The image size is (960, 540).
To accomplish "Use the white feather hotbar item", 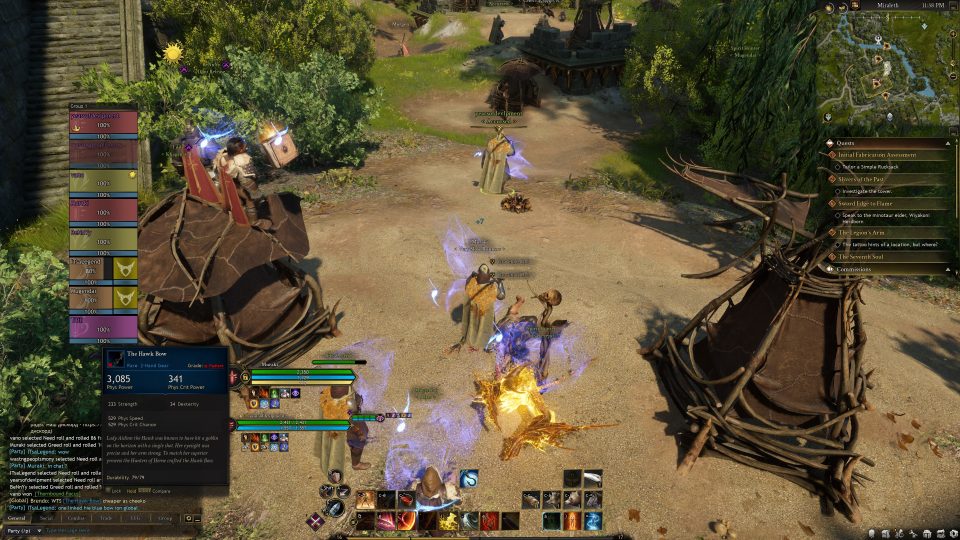I will tap(592, 479).
